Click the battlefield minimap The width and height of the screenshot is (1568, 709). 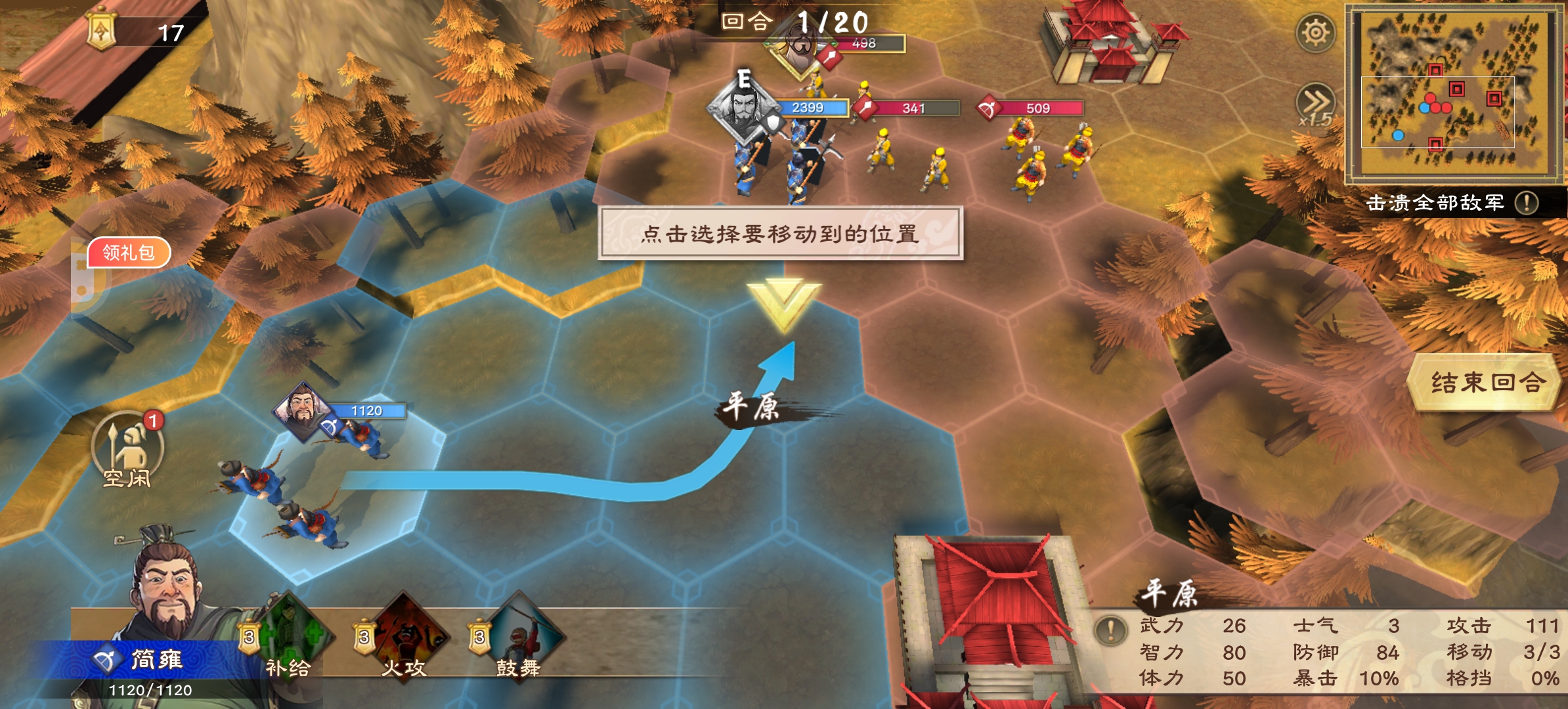[1455, 92]
